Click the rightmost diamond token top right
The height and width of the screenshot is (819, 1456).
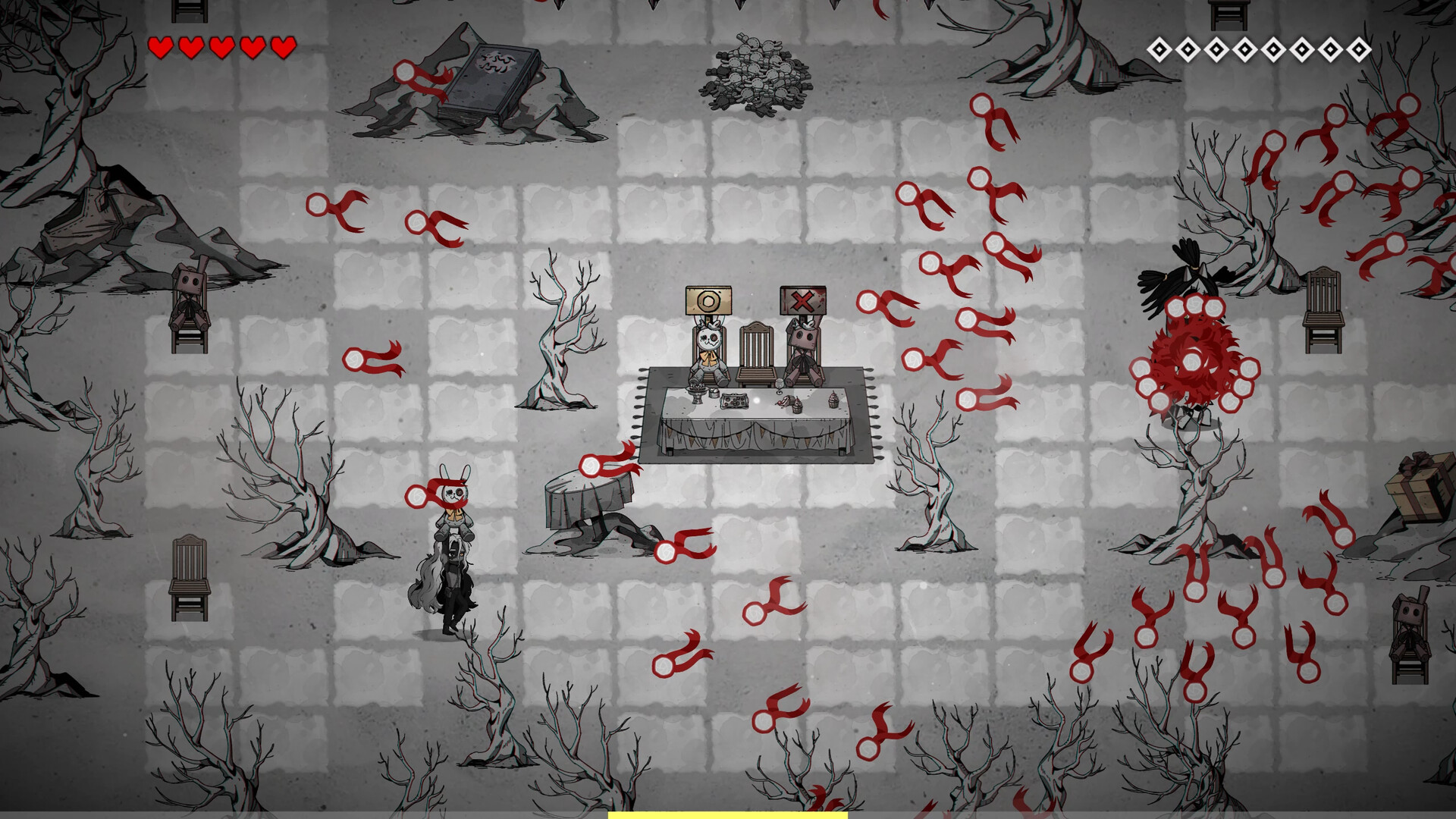(1360, 51)
